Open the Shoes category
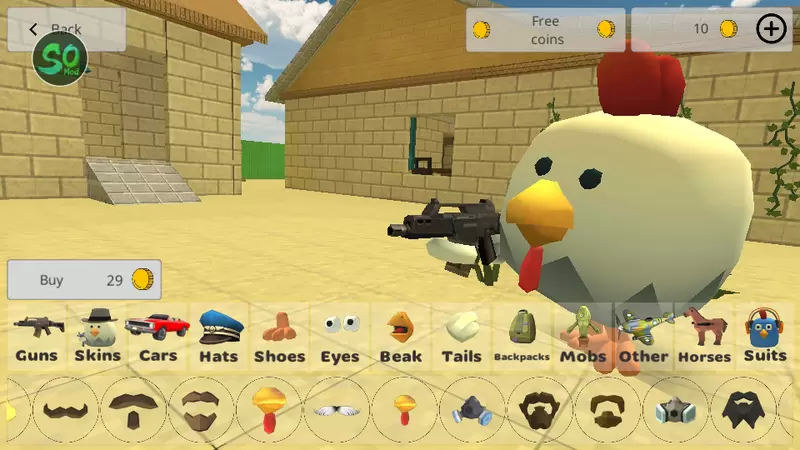This screenshot has width=800, height=450. tap(279, 337)
